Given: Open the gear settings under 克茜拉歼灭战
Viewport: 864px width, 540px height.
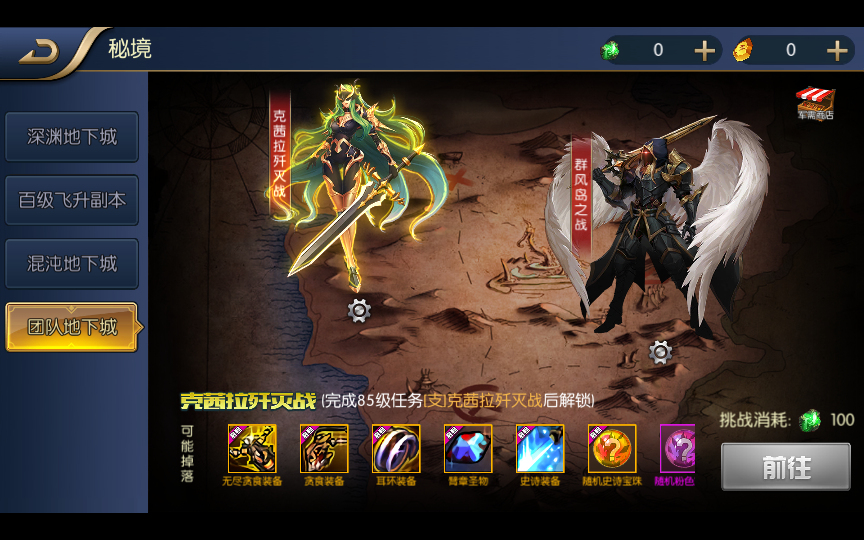Looking at the screenshot, I should pos(359,311).
